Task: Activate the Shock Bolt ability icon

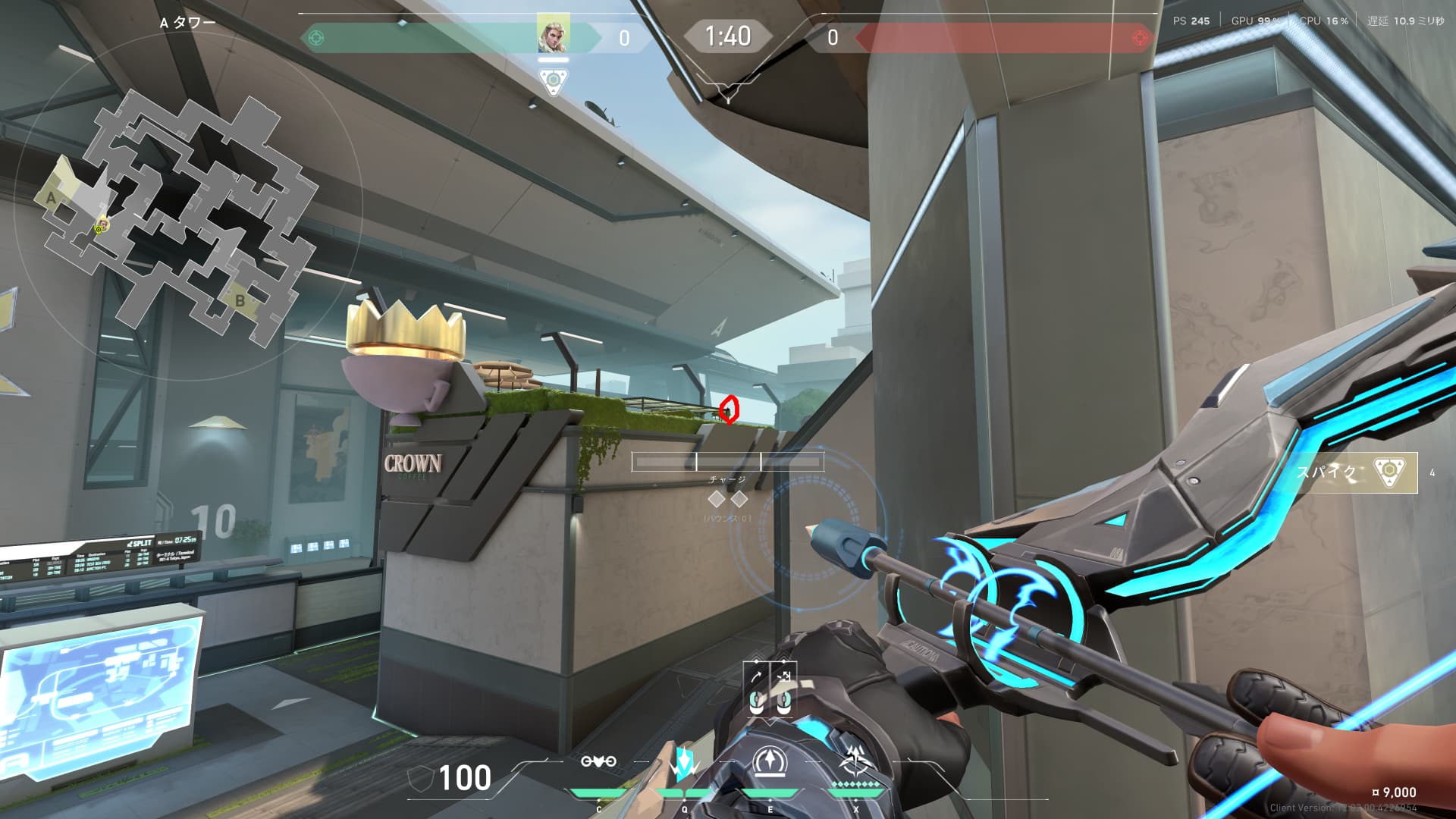Action: [684, 762]
